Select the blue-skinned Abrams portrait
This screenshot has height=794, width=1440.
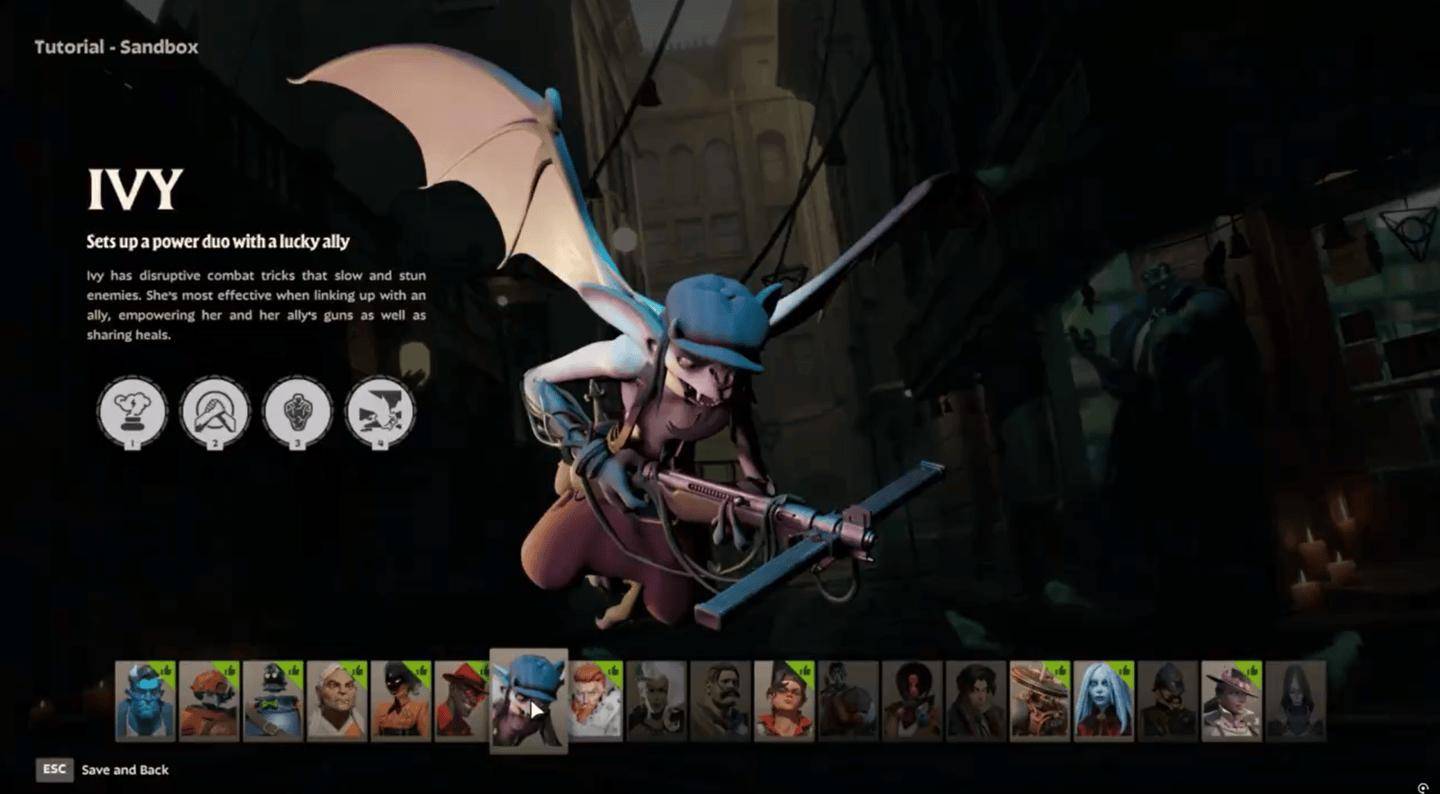coord(145,700)
